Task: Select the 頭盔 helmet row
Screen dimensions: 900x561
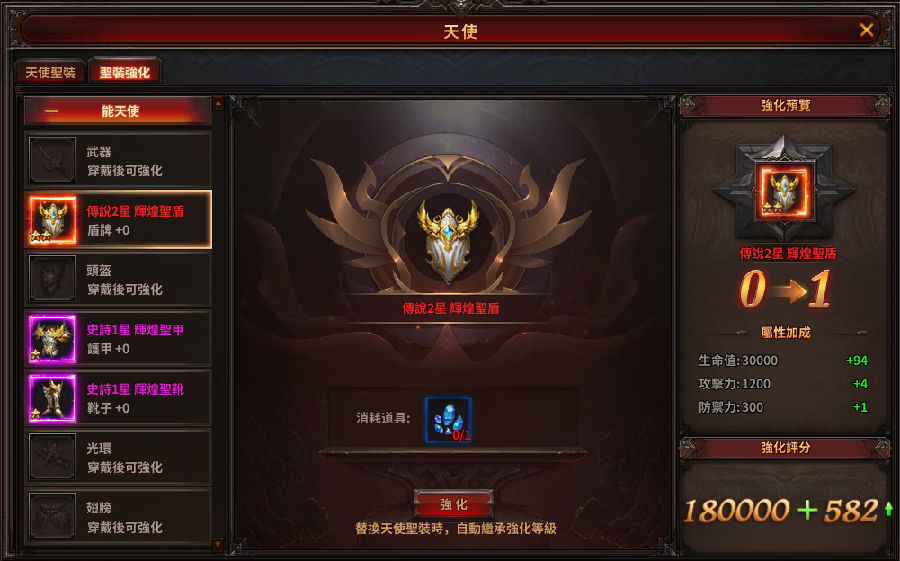Action: click(x=118, y=279)
